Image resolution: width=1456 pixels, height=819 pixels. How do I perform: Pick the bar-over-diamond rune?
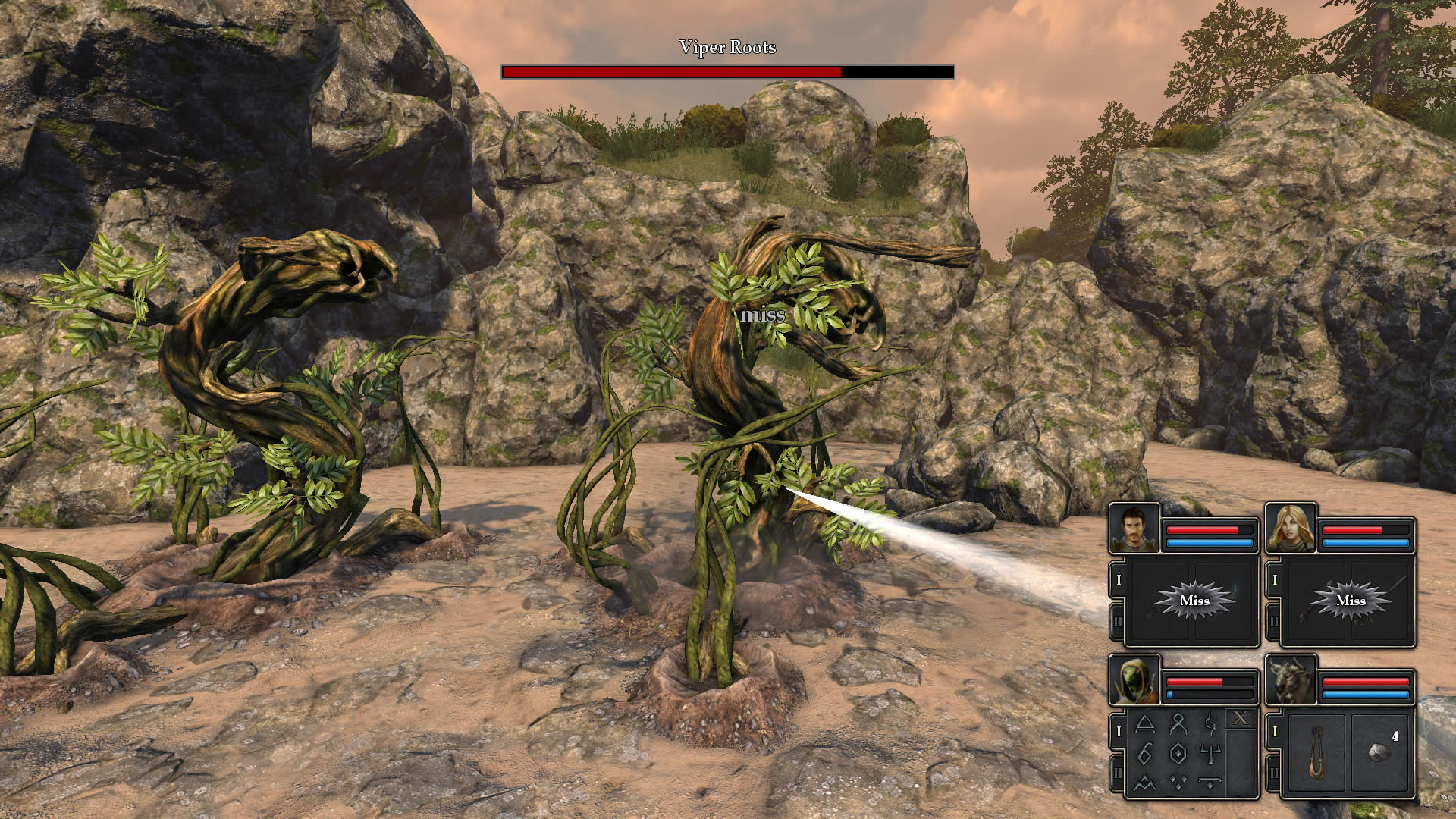1210,783
